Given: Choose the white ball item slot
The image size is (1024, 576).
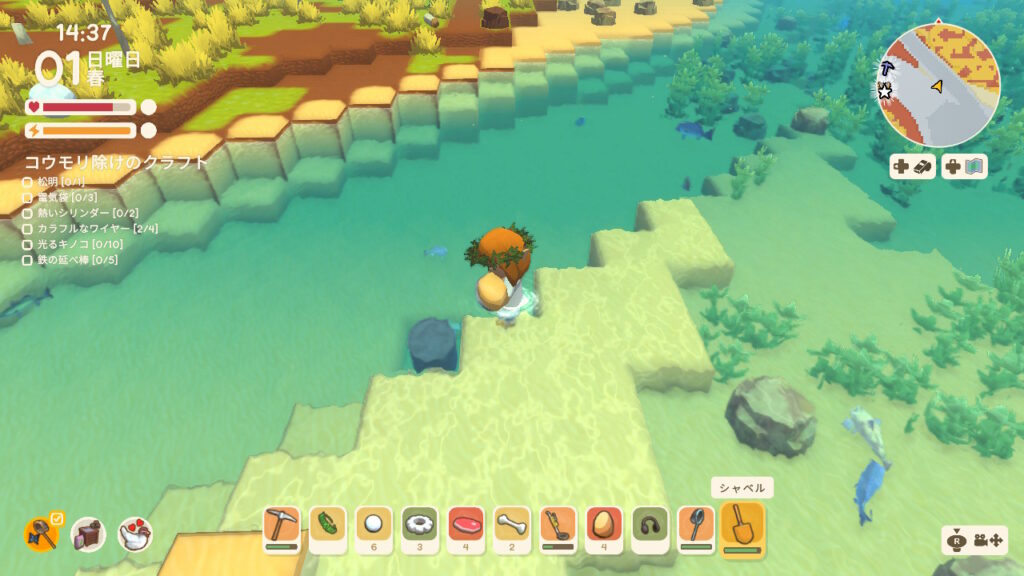Looking at the screenshot, I should click(374, 525).
